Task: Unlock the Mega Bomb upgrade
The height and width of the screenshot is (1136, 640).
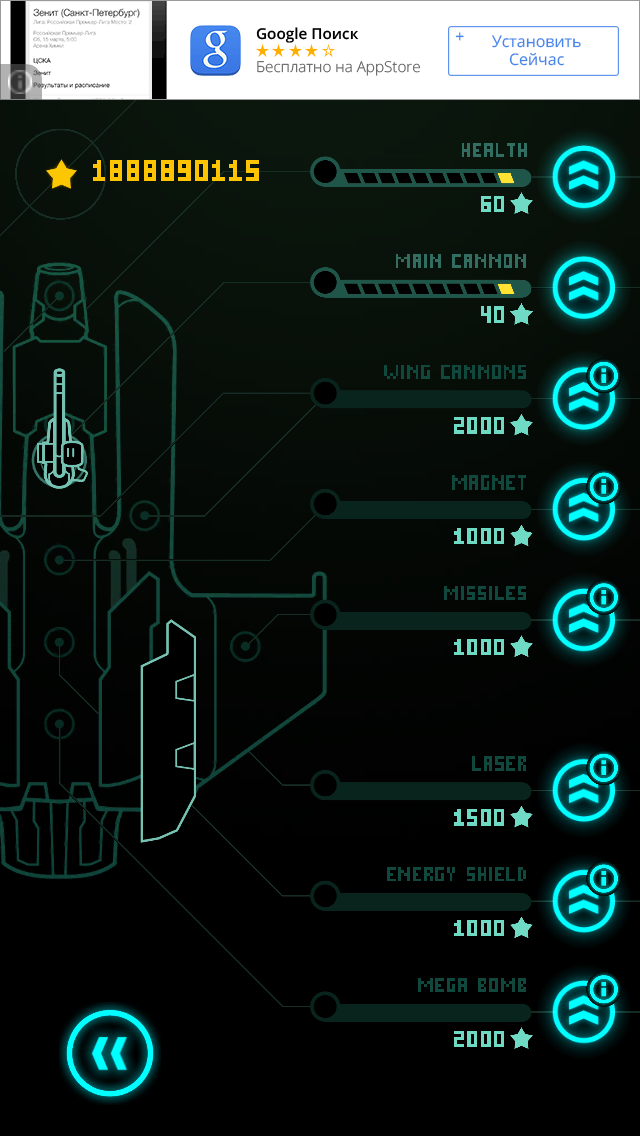Action: [582, 1013]
